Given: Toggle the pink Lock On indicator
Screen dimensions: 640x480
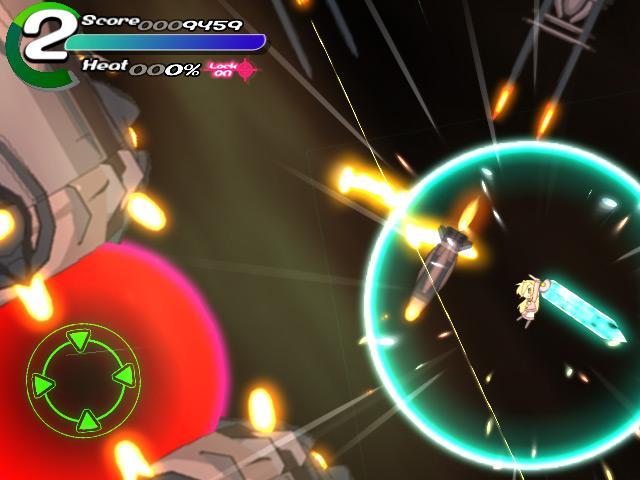Looking at the screenshot, I should pyautogui.click(x=232, y=69).
